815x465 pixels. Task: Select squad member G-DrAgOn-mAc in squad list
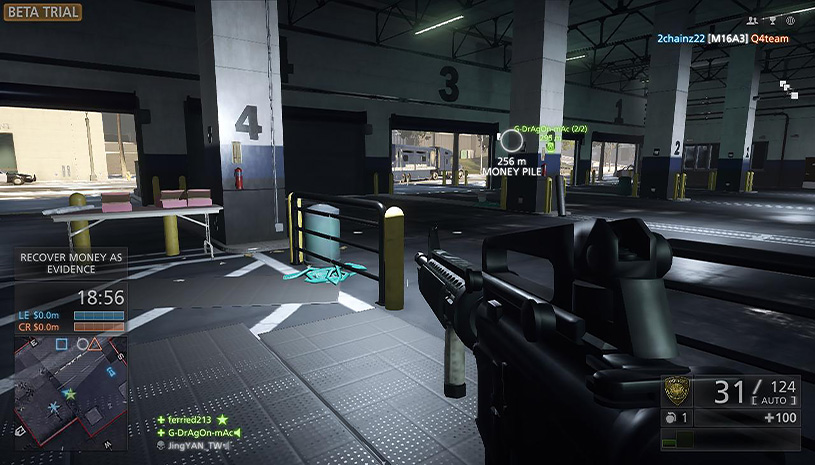coord(199,432)
